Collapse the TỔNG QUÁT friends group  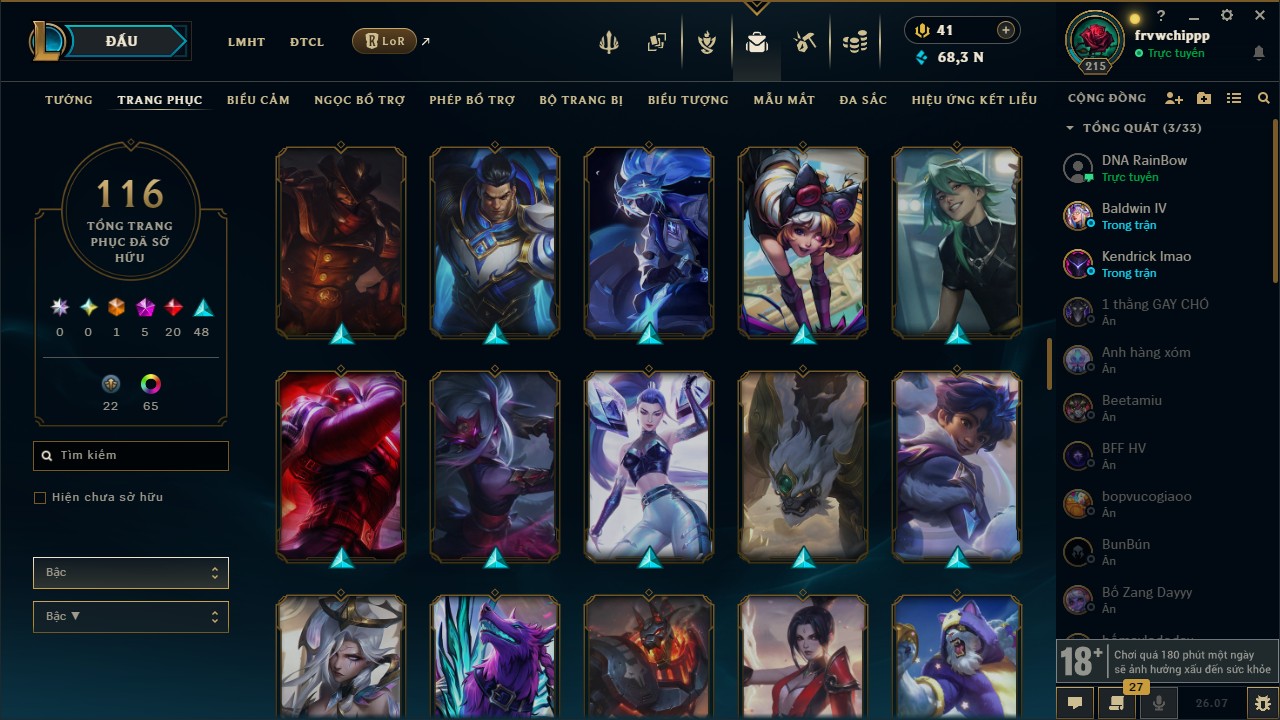[x=1070, y=128]
